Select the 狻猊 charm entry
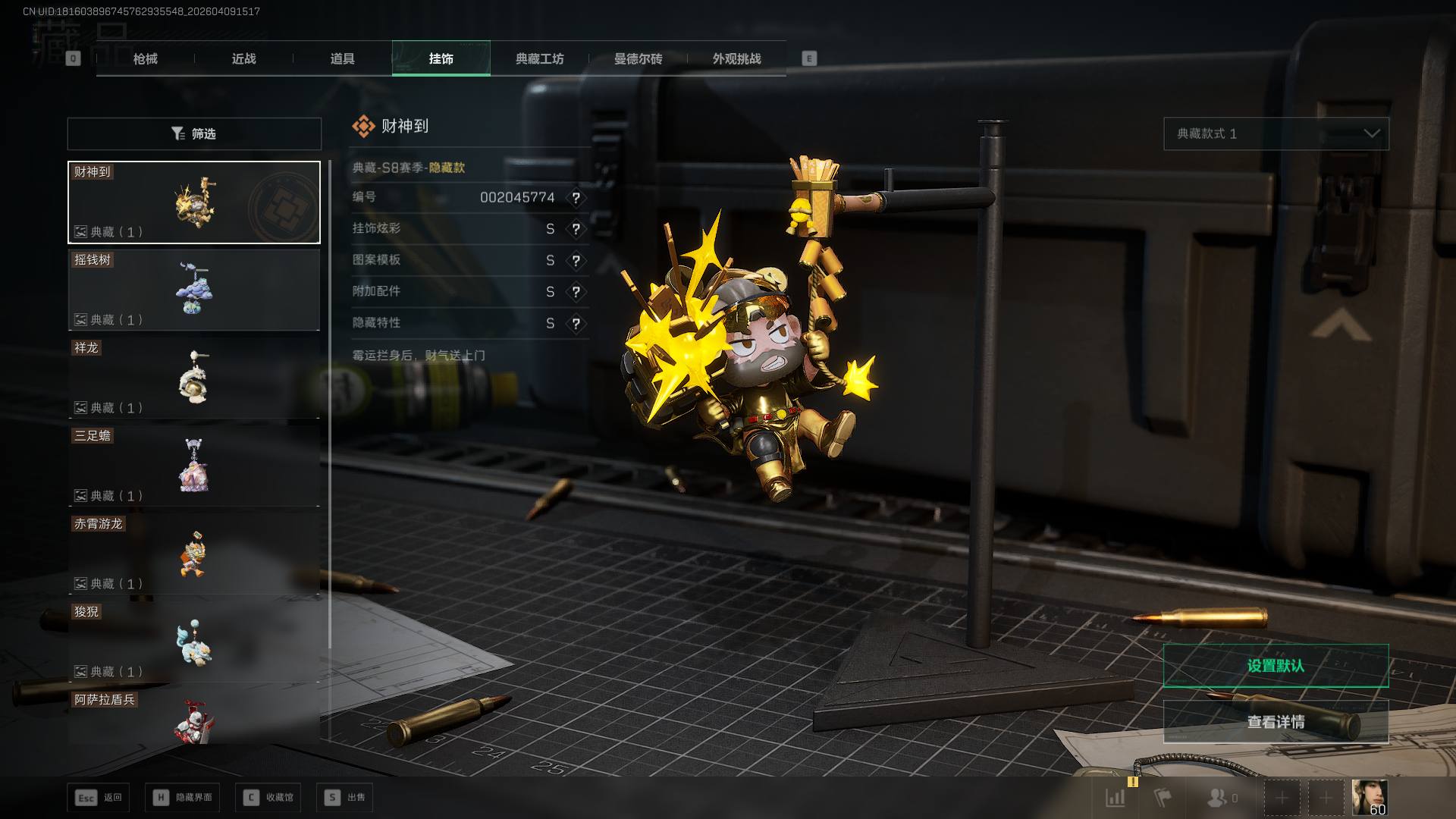Screen dimensions: 1456x819 [194, 642]
